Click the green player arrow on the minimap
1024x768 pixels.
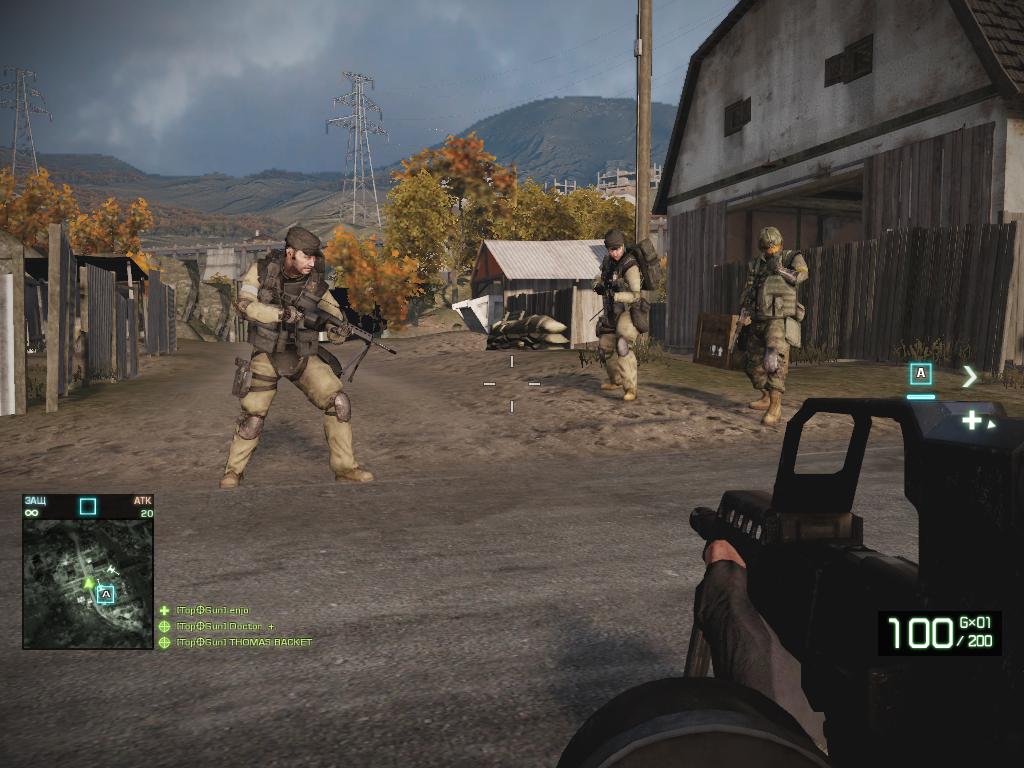[x=89, y=581]
